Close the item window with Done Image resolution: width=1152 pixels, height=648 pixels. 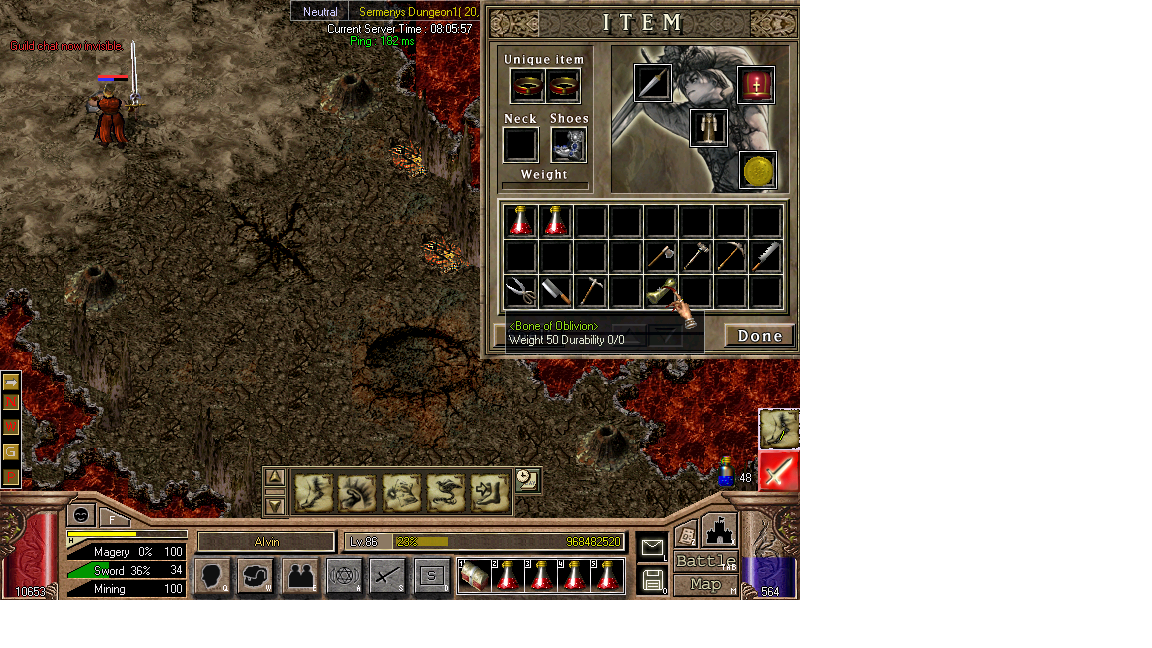[759, 335]
